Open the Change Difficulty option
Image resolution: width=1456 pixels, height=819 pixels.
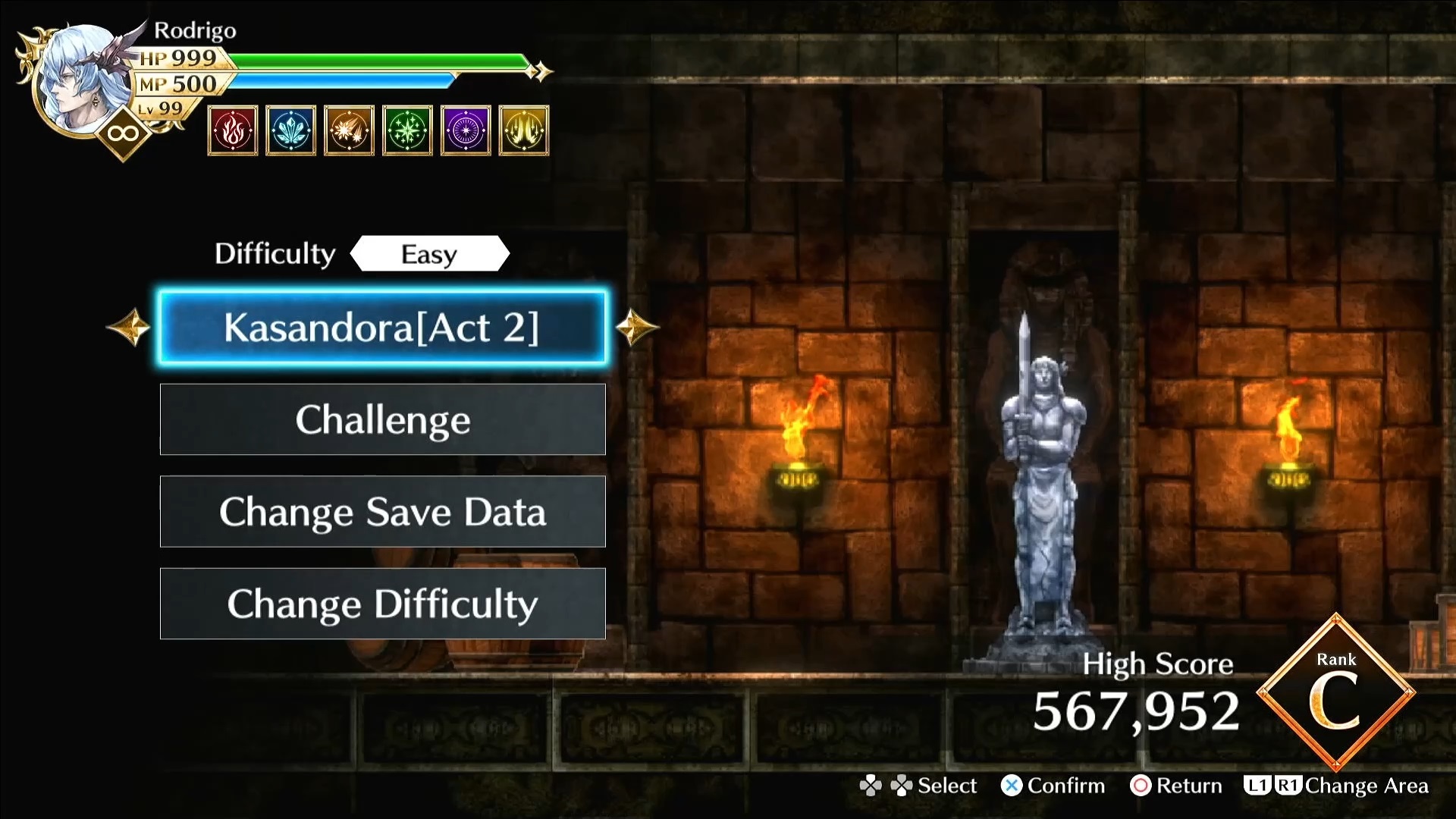[x=382, y=604]
